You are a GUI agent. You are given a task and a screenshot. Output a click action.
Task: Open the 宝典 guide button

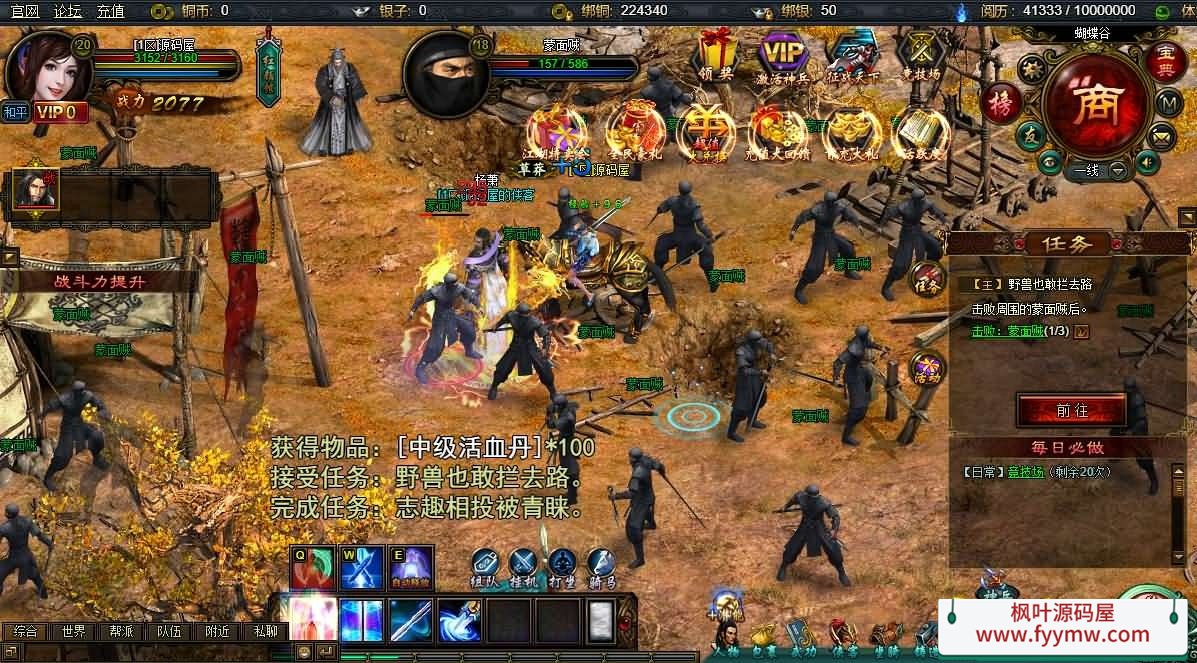click(1164, 60)
